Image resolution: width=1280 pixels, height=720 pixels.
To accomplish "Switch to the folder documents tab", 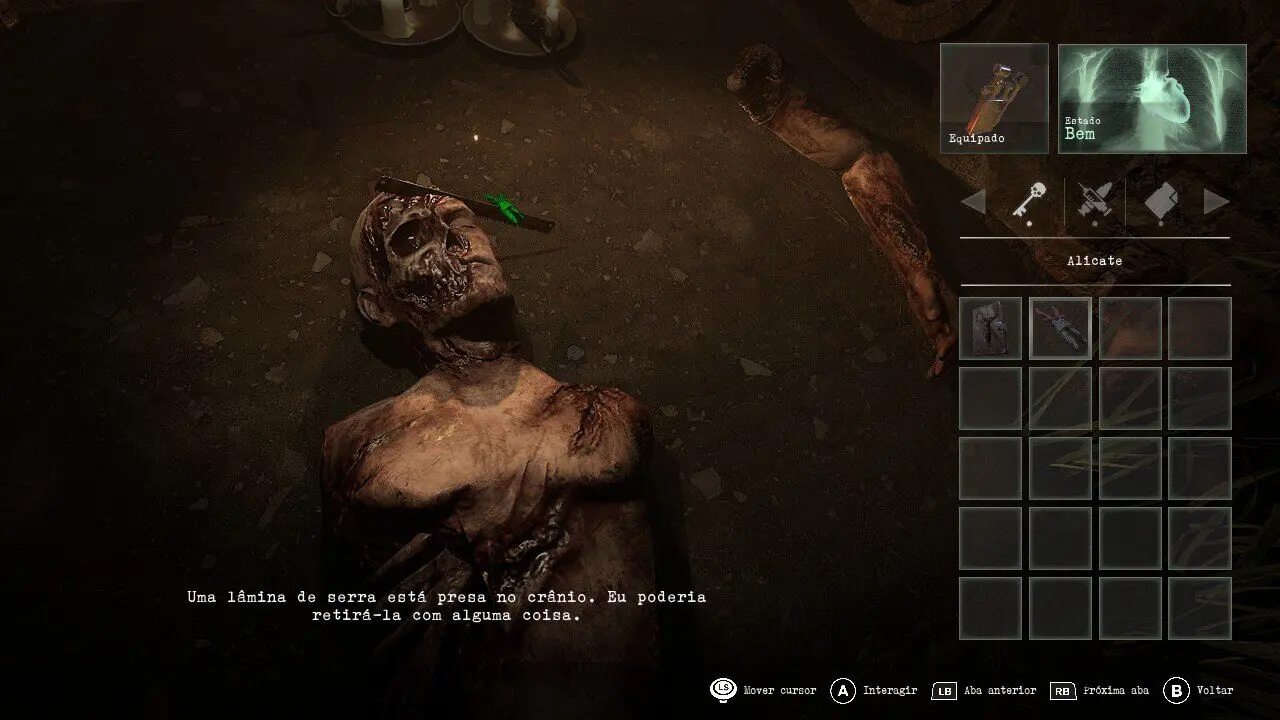I will pos(1160,201).
